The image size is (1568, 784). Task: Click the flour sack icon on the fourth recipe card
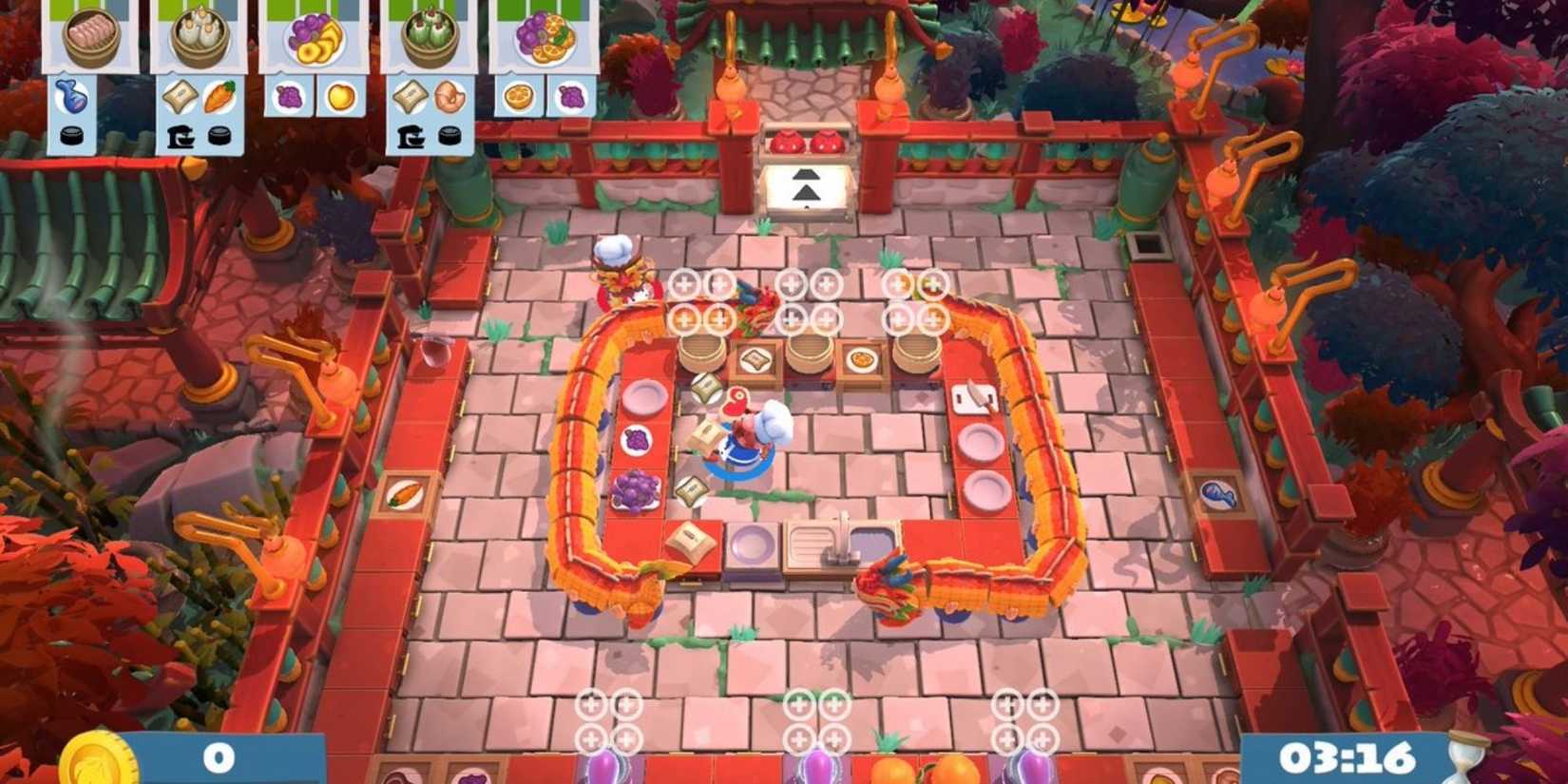pos(410,97)
